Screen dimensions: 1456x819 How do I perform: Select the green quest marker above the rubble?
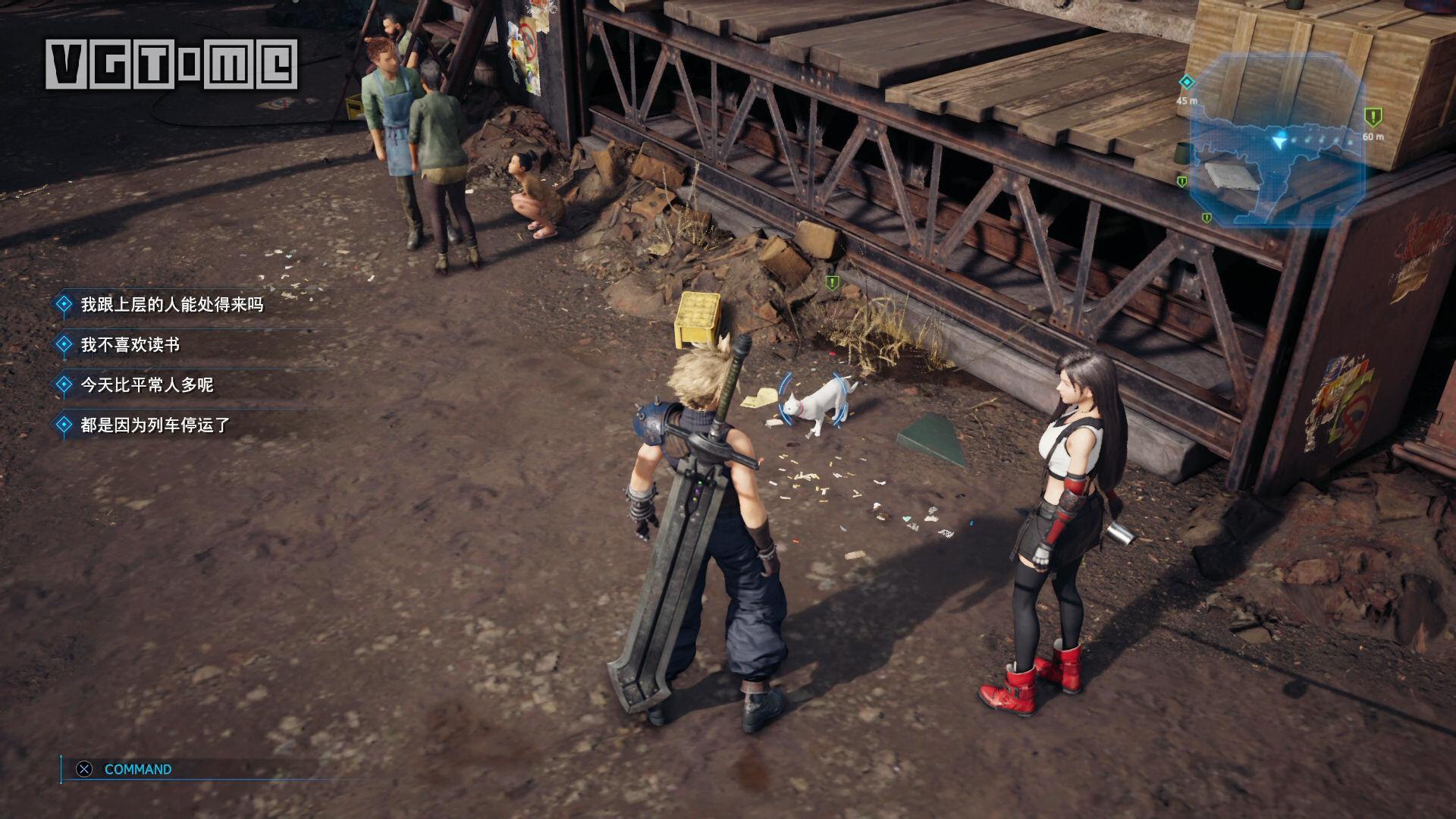pyautogui.click(x=832, y=283)
